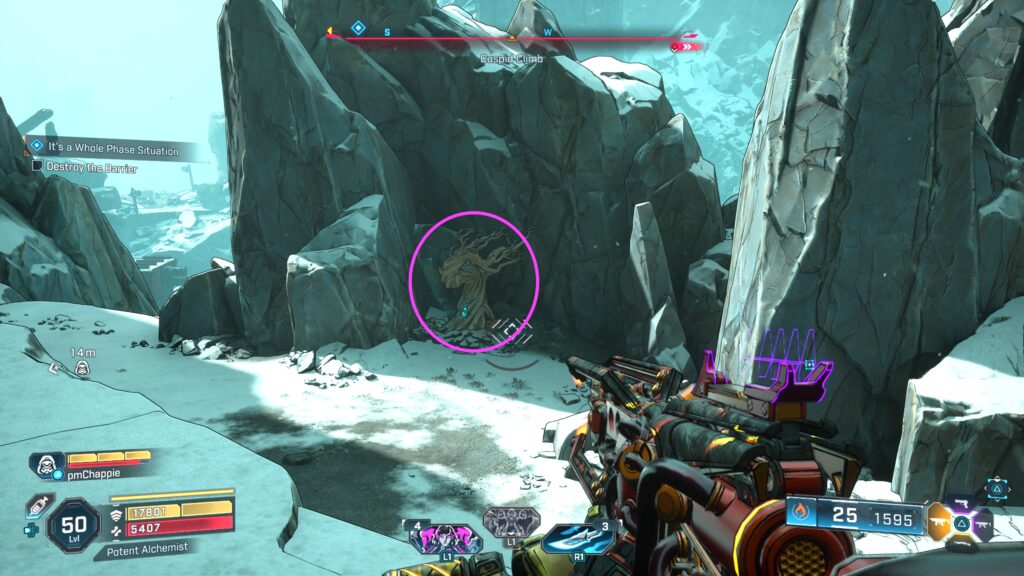Use the syringe repair kit icon
This screenshot has height=576, width=1024.
tap(37, 505)
